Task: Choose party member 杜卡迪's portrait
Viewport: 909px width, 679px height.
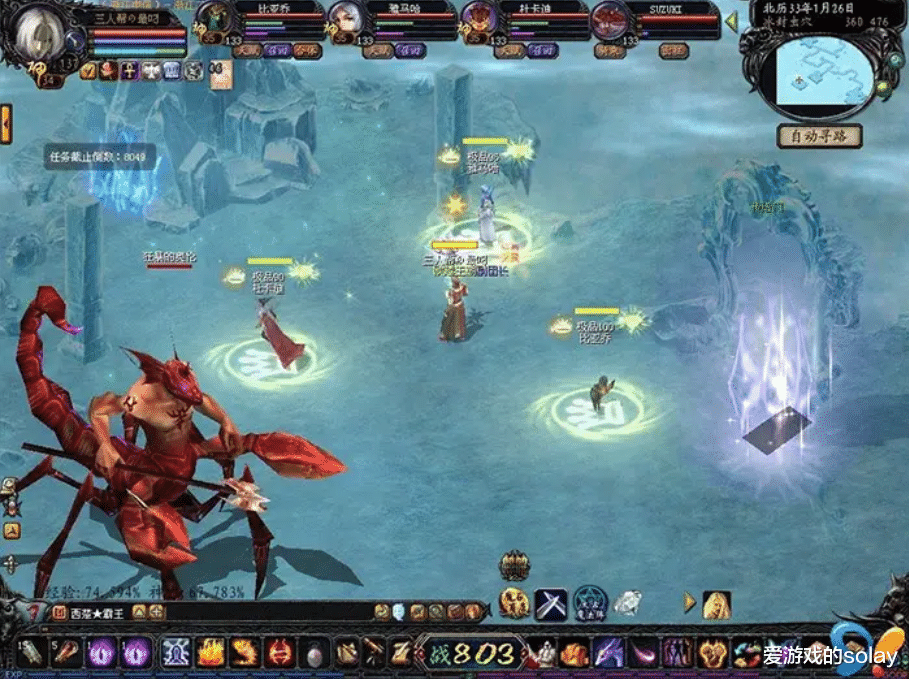Action: (476, 20)
